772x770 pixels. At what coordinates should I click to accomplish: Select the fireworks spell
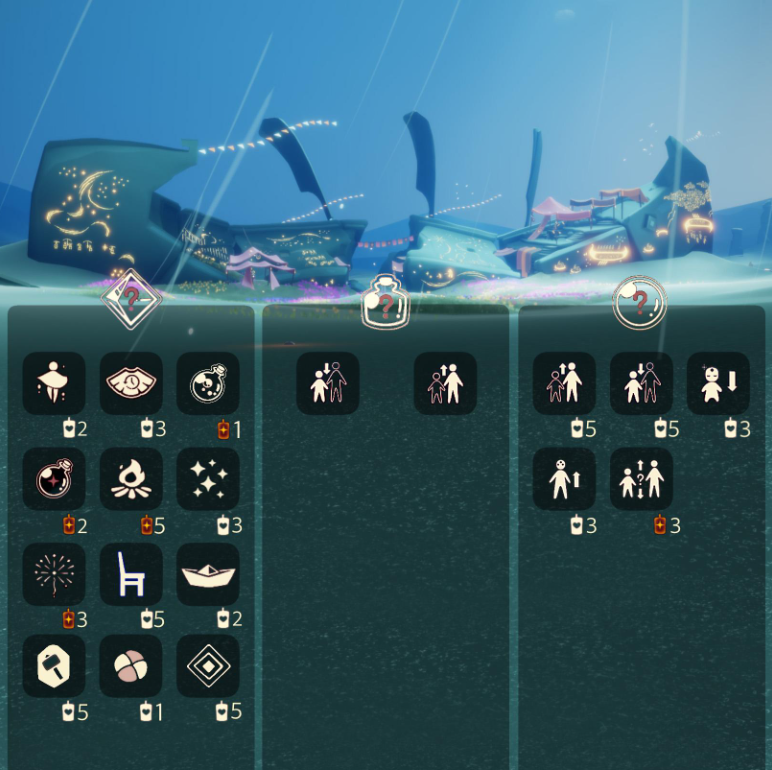(x=54, y=574)
